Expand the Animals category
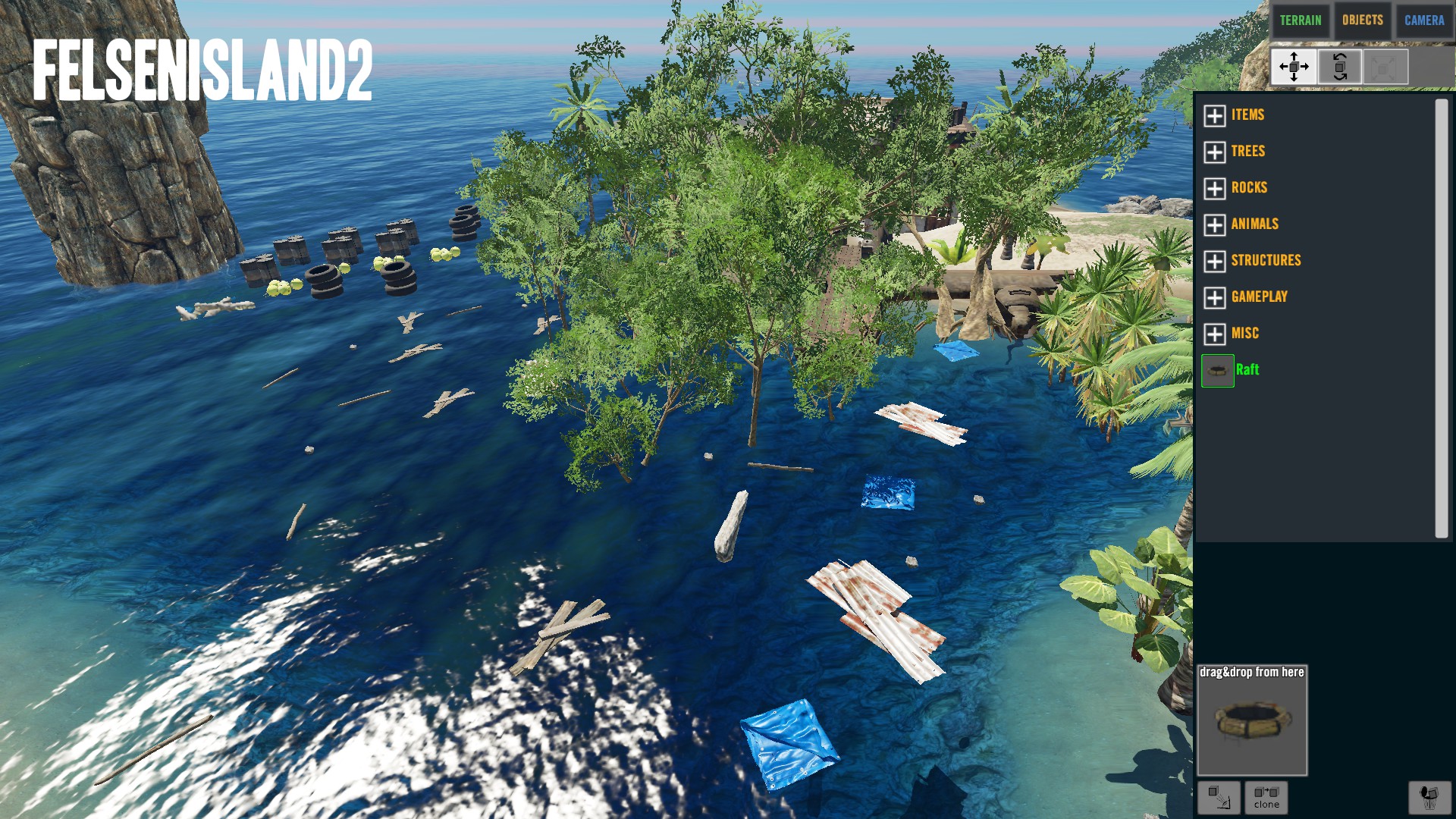This screenshot has width=1456, height=819. (1215, 224)
